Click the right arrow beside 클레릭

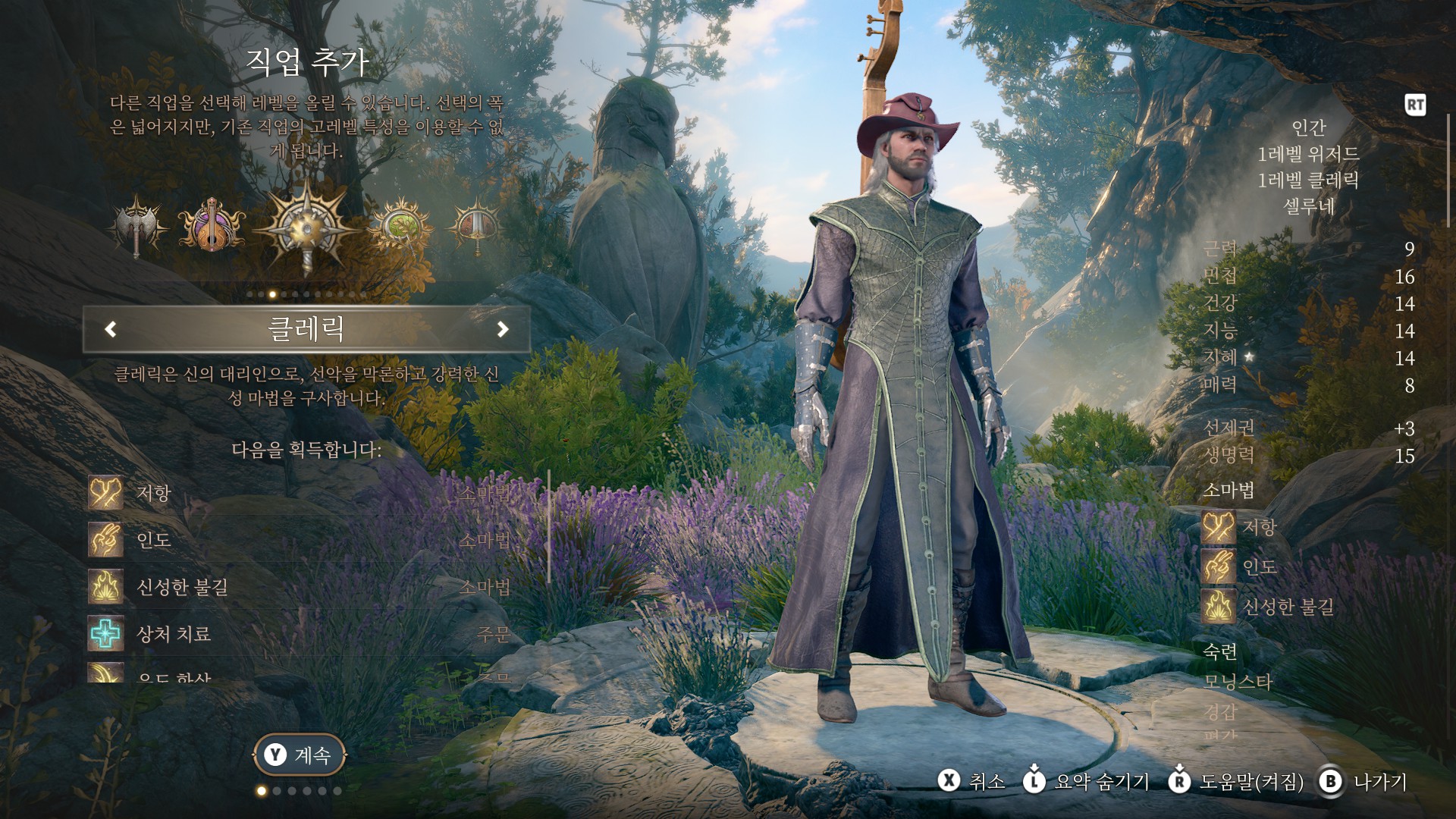point(502,329)
